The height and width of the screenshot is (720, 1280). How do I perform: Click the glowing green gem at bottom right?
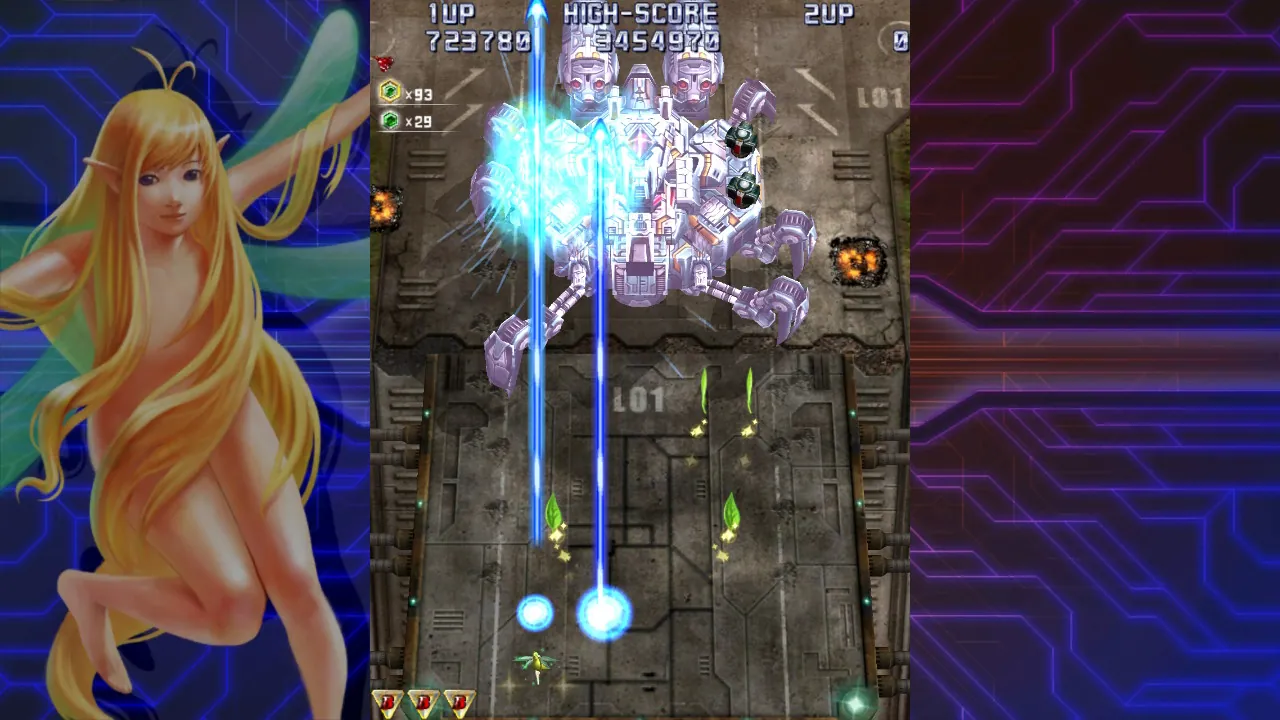coord(855,702)
